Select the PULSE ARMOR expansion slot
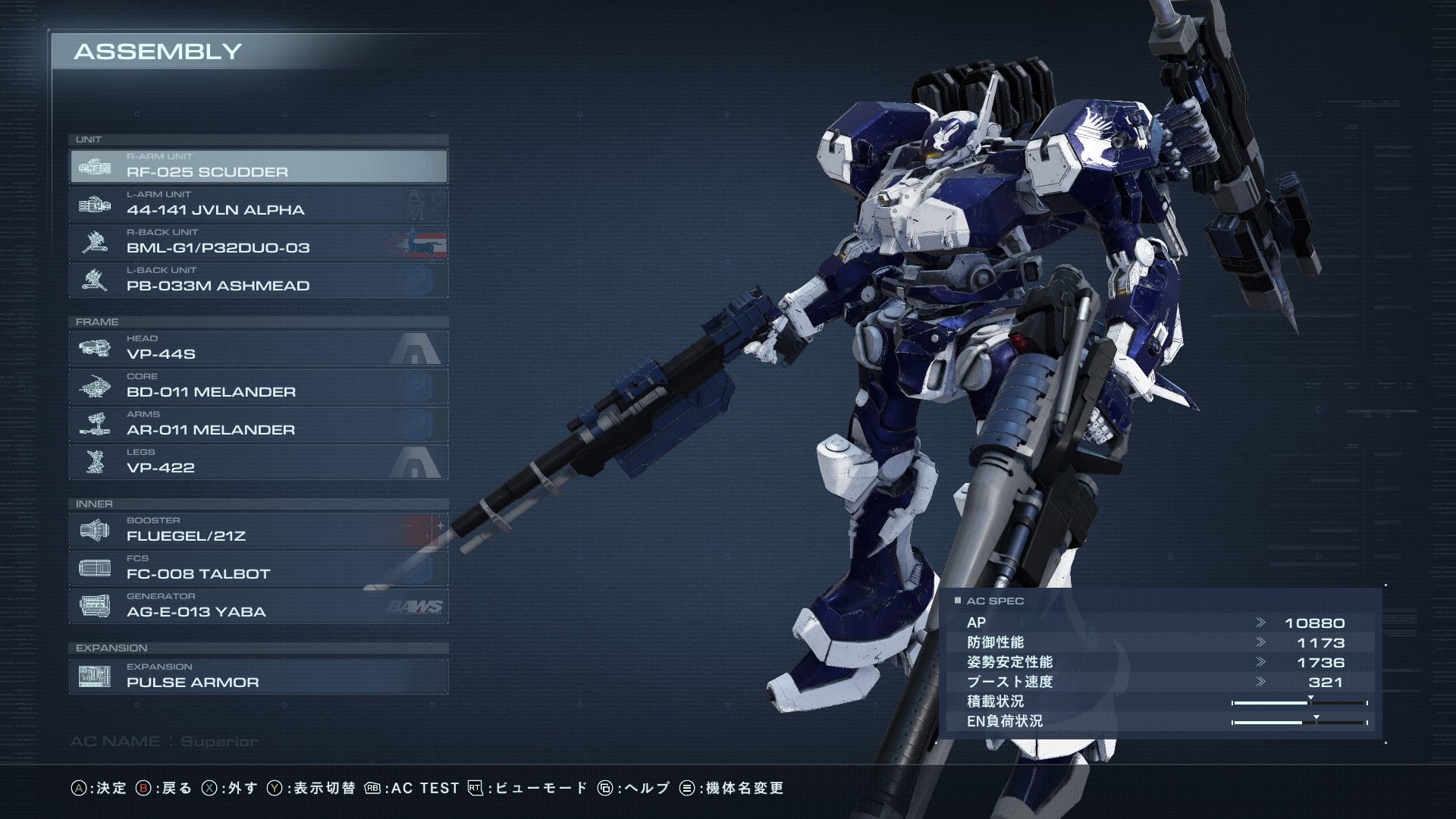Image resolution: width=1456 pixels, height=819 pixels. pyautogui.click(x=258, y=676)
